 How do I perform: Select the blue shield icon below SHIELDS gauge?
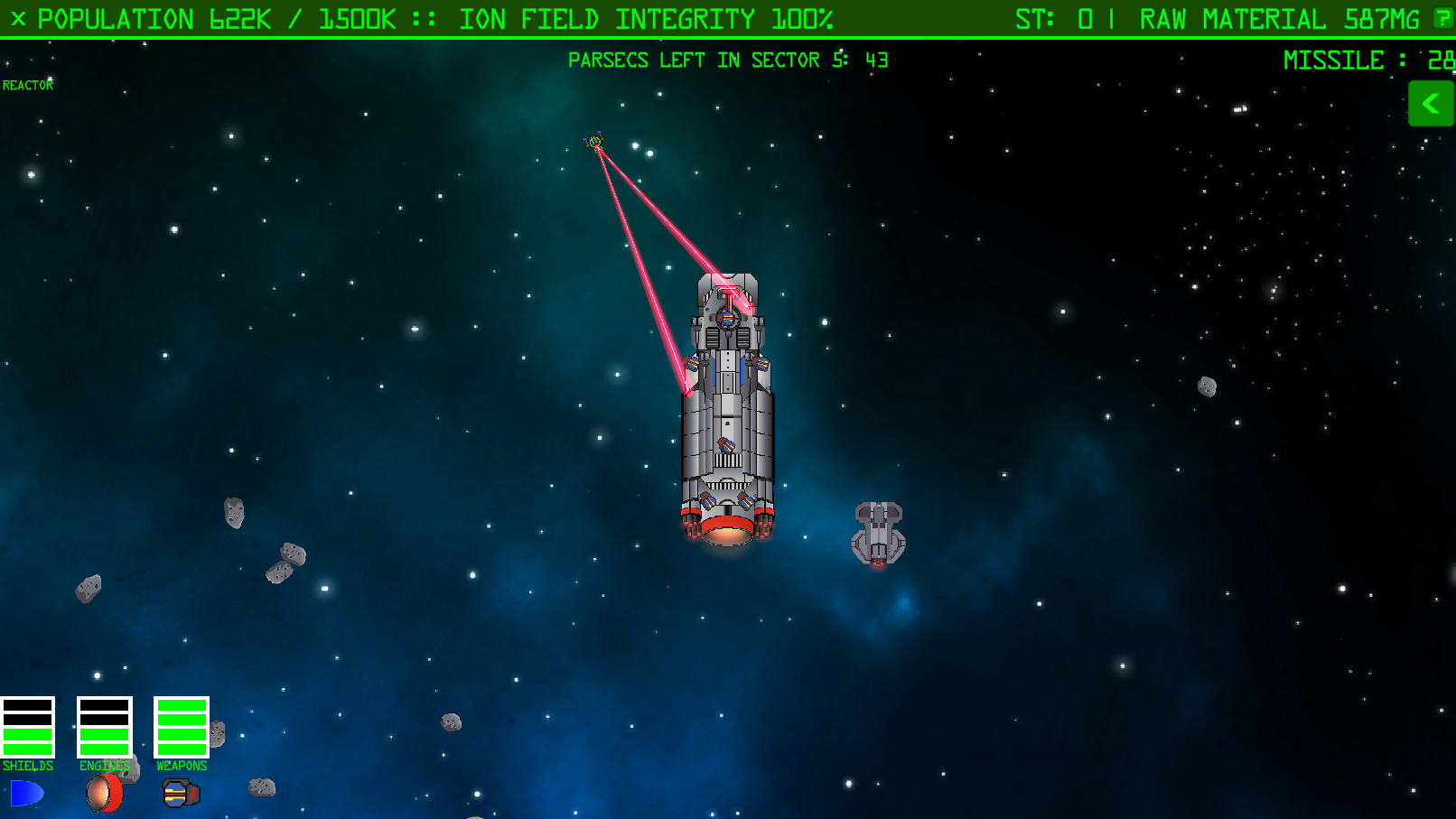coord(27,793)
